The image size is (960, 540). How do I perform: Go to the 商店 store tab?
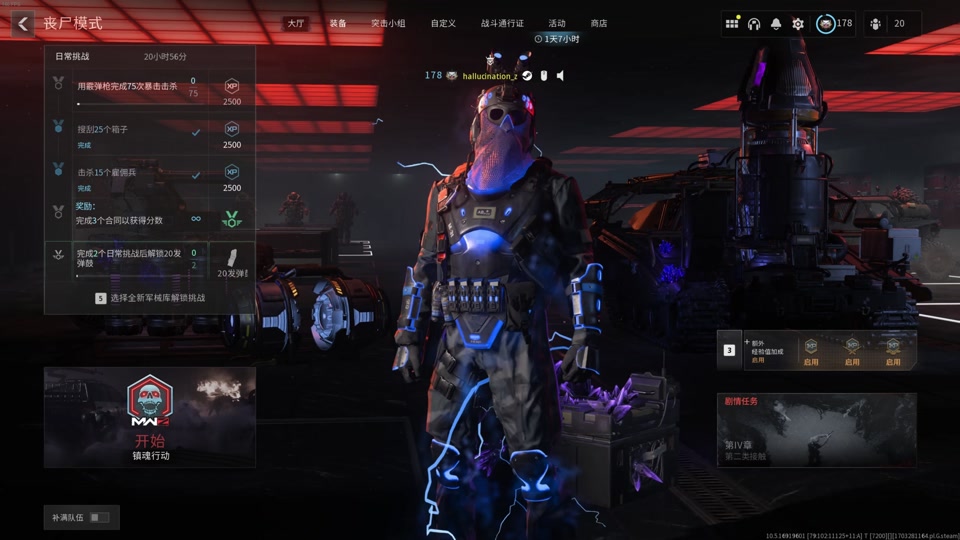(x=599, y=23)
